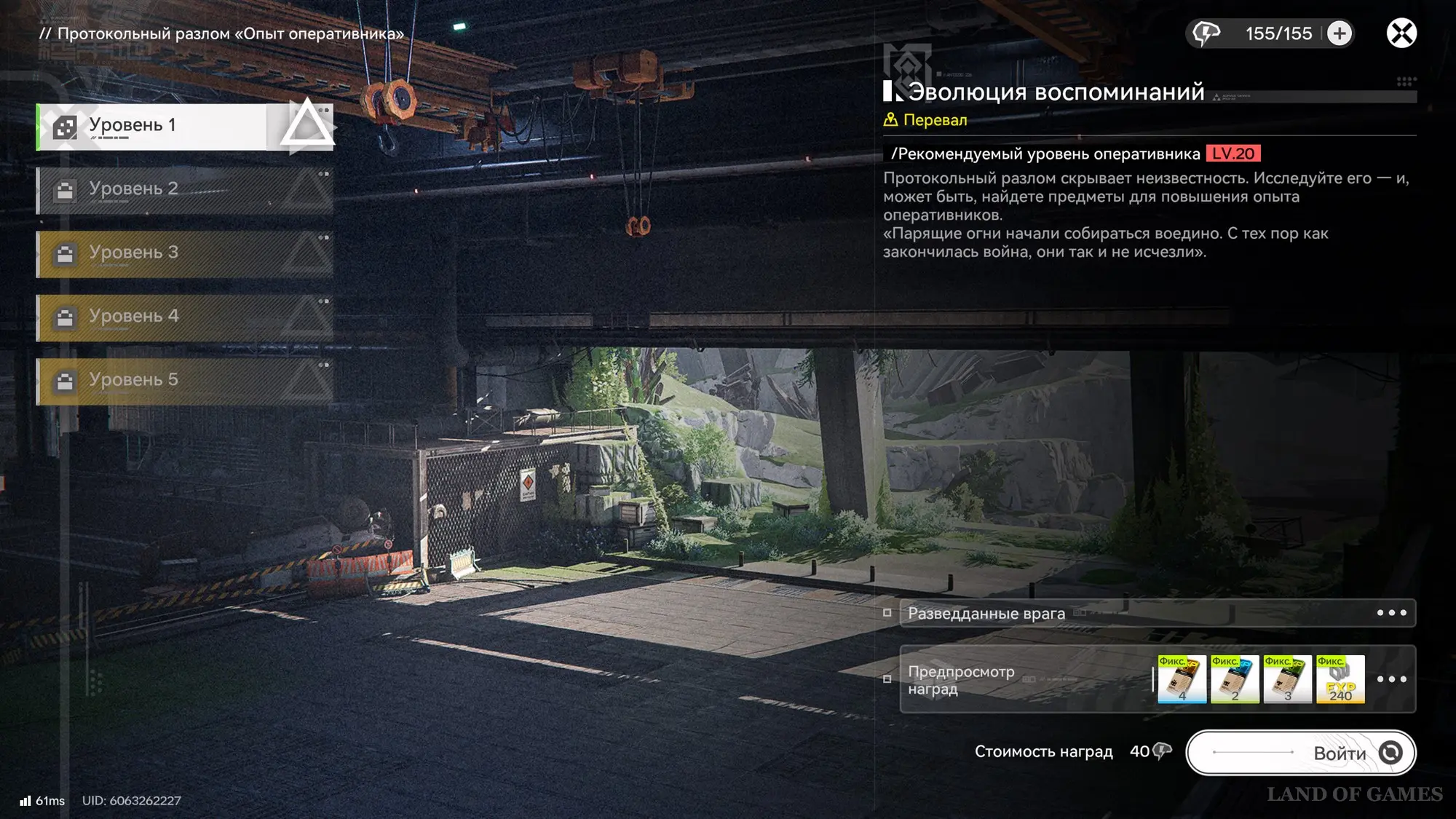Inspect the grey reward card with quantity 3
1456x819 pixels.
pyautogui.click(x=1287, y=679)
